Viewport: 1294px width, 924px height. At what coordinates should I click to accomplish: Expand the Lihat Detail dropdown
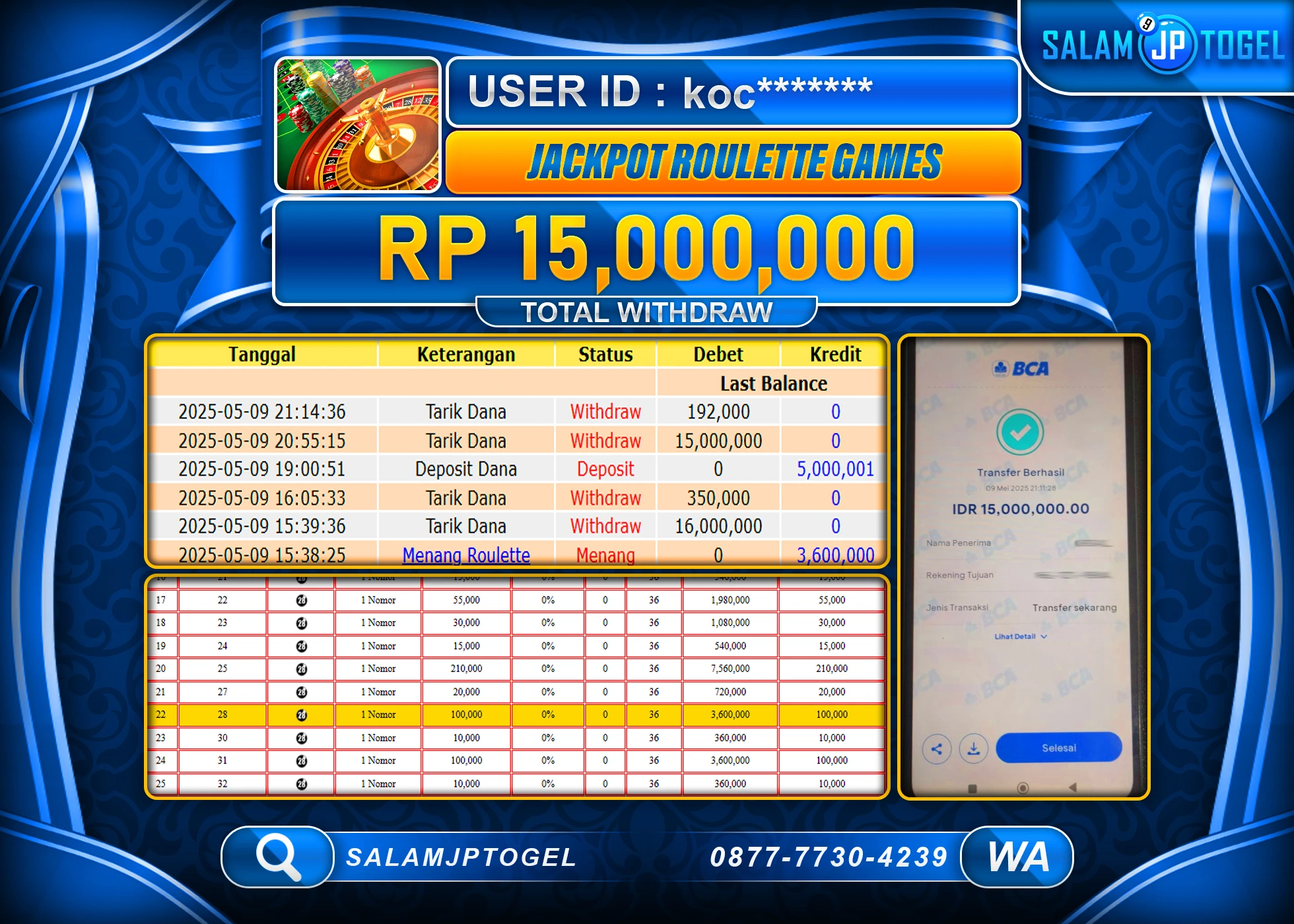pyautogui.click(x=1020, y=637)
